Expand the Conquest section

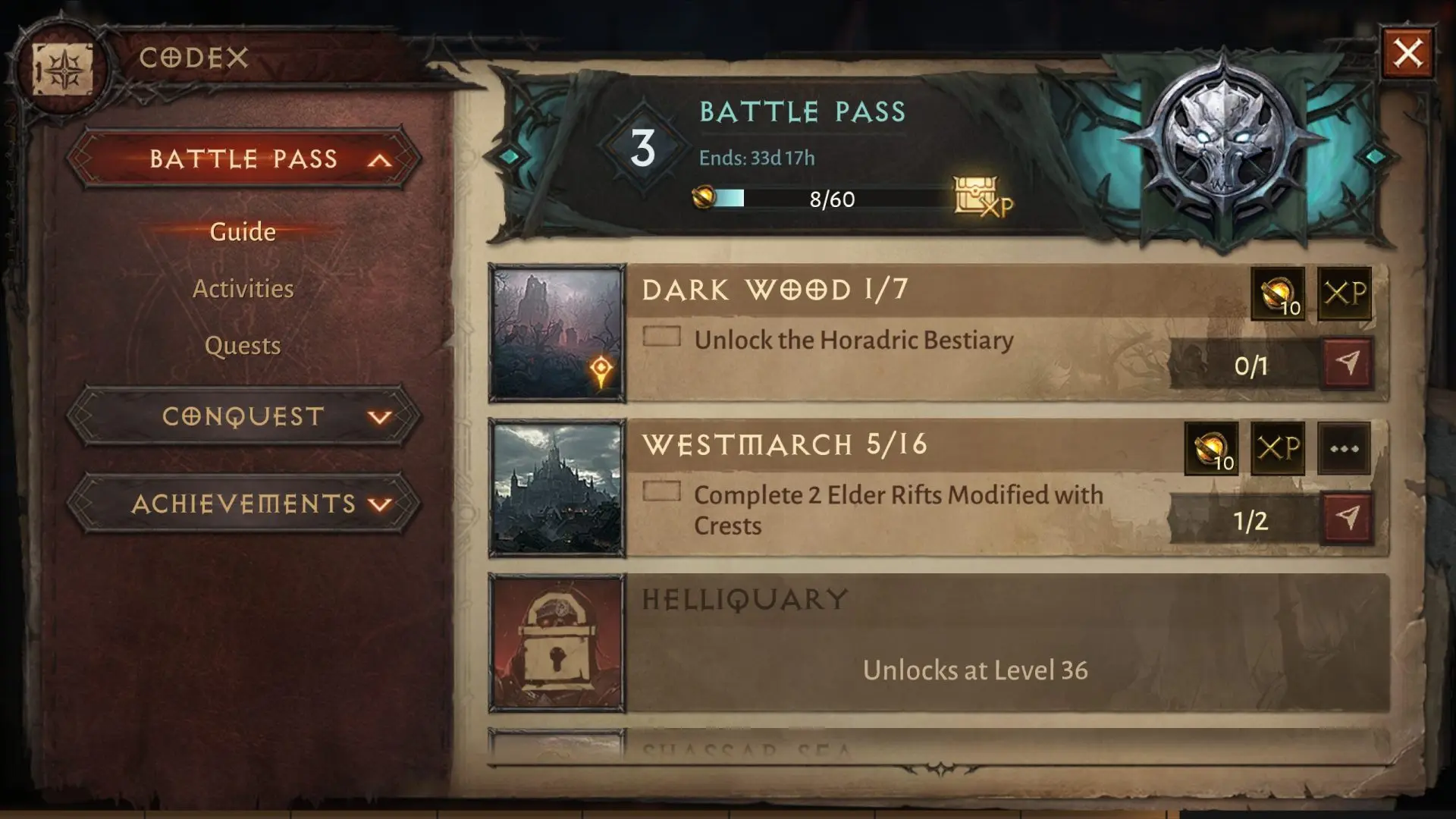tap(243, 416)
